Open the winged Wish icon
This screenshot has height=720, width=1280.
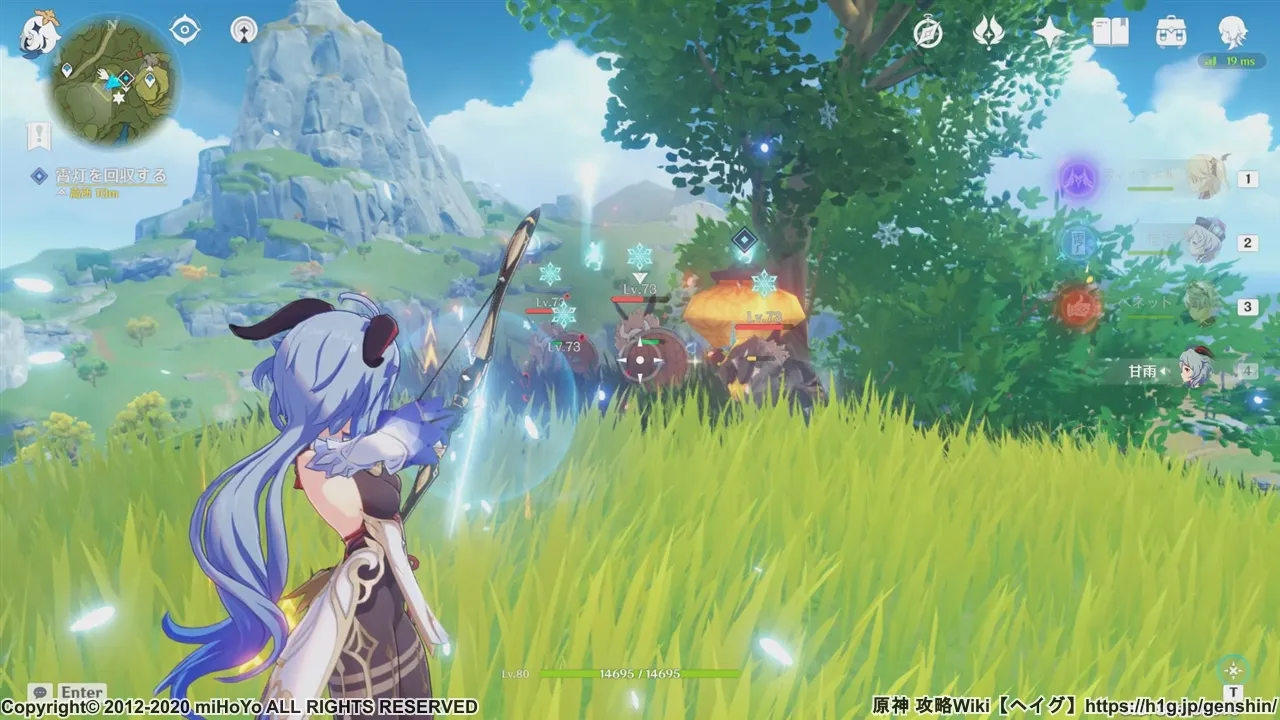point(989,33)
